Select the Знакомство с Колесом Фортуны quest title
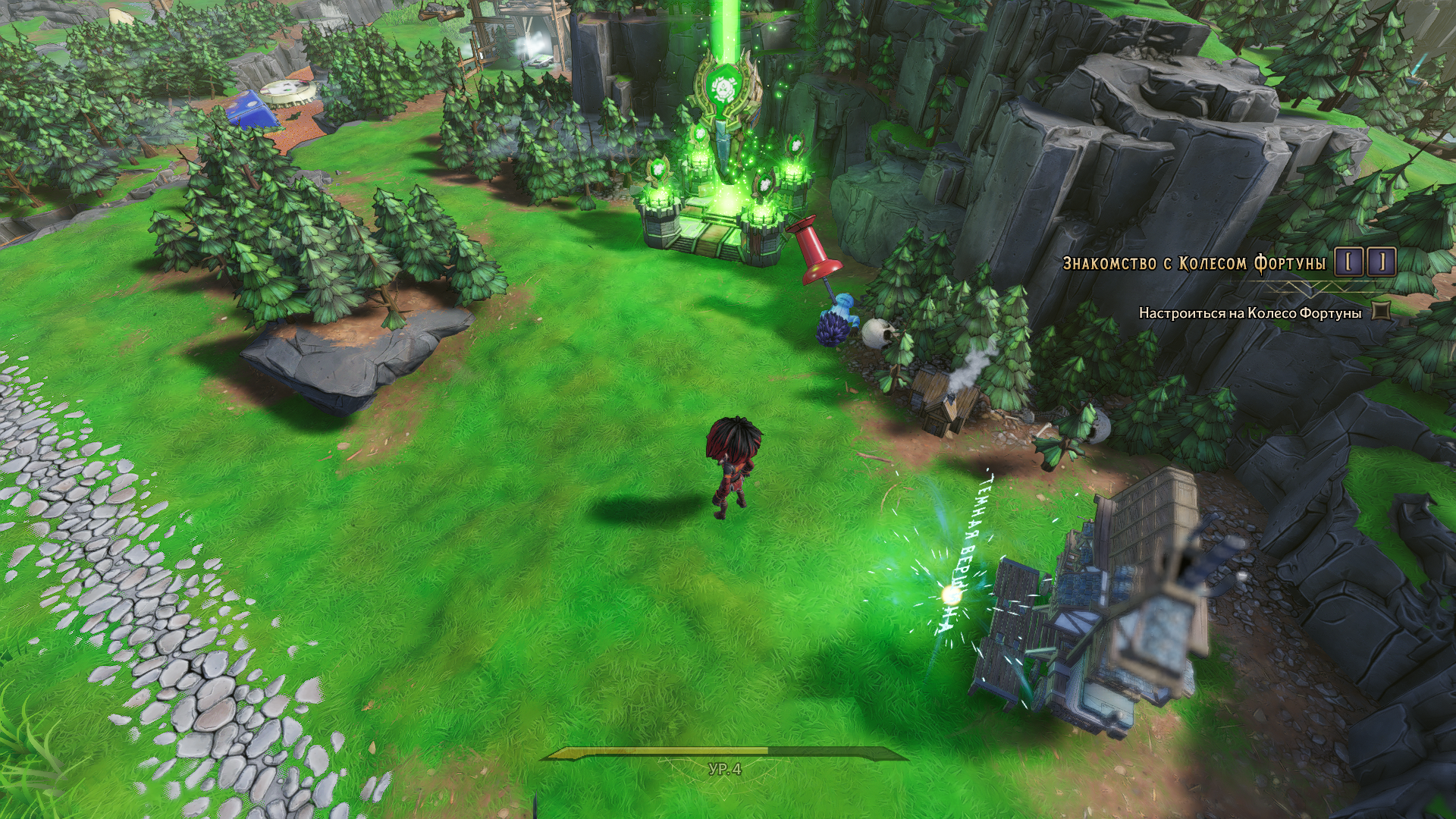1456x819 pixels. point(1194,263)
